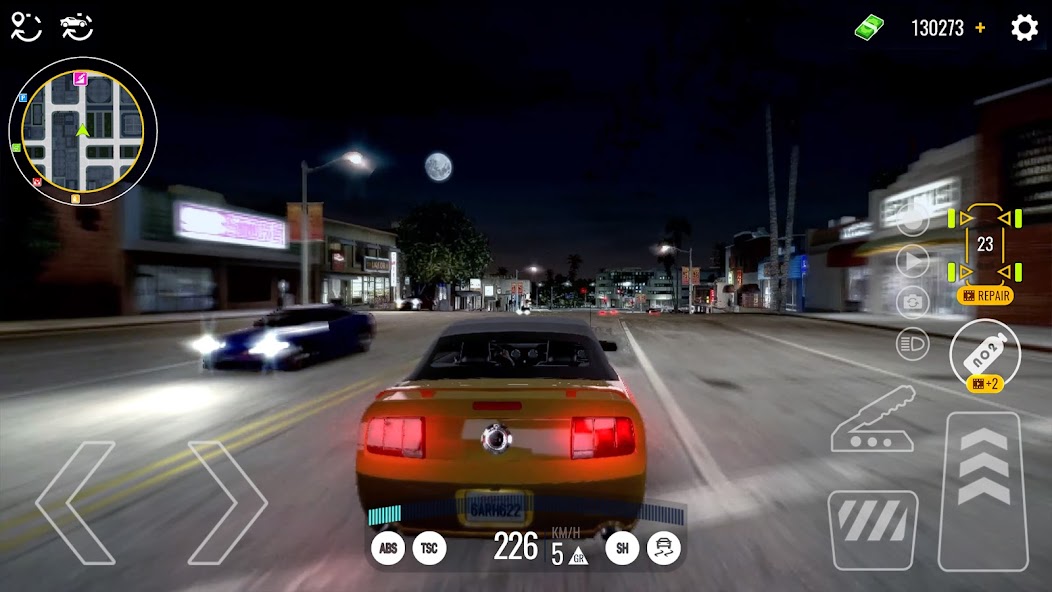1052x592 pixels.
Task: Activate the NO2 nitro boost
Action: tap(985, 352)
